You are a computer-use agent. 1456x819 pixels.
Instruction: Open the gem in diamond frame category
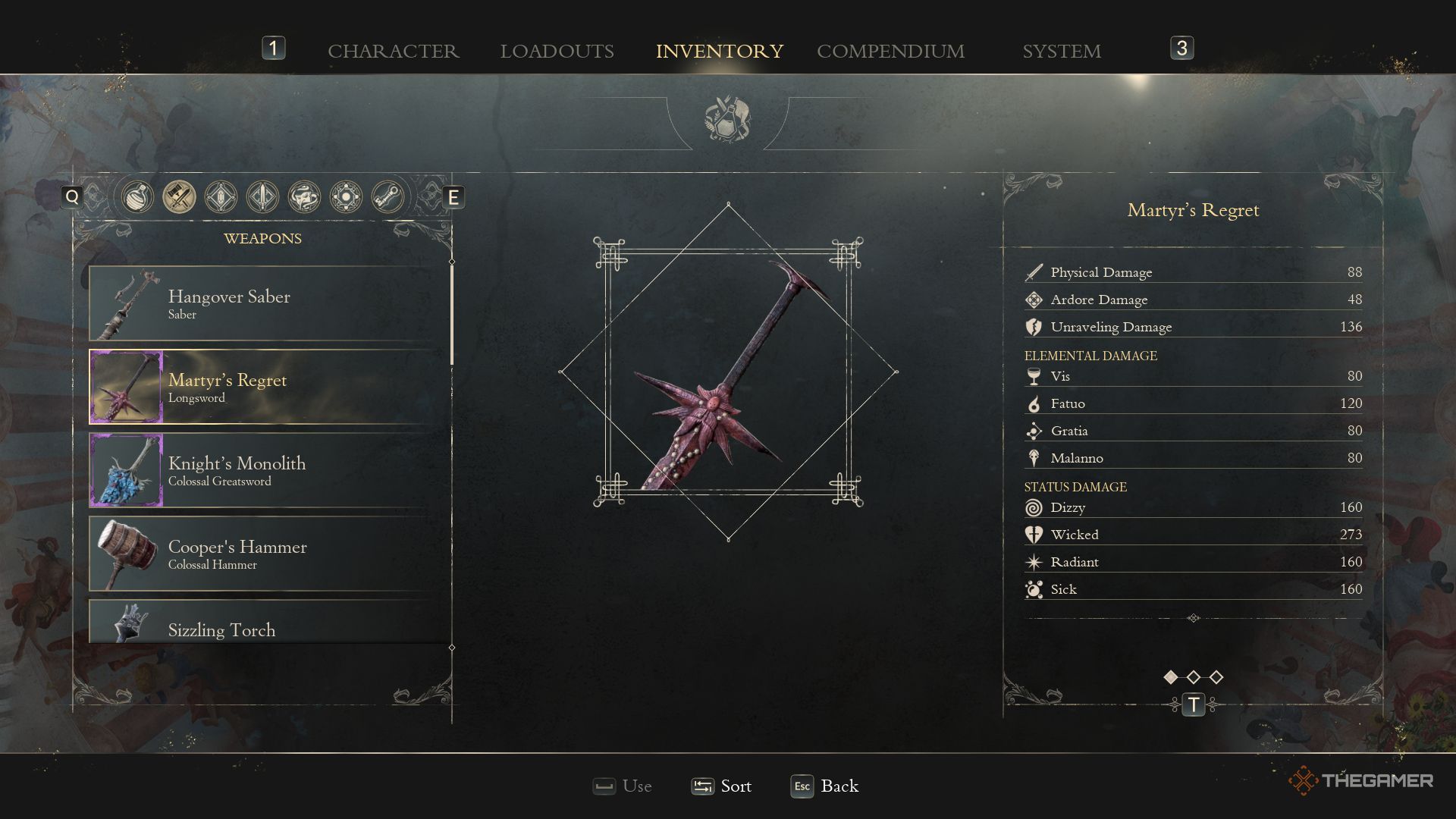[x=221, y=197]
